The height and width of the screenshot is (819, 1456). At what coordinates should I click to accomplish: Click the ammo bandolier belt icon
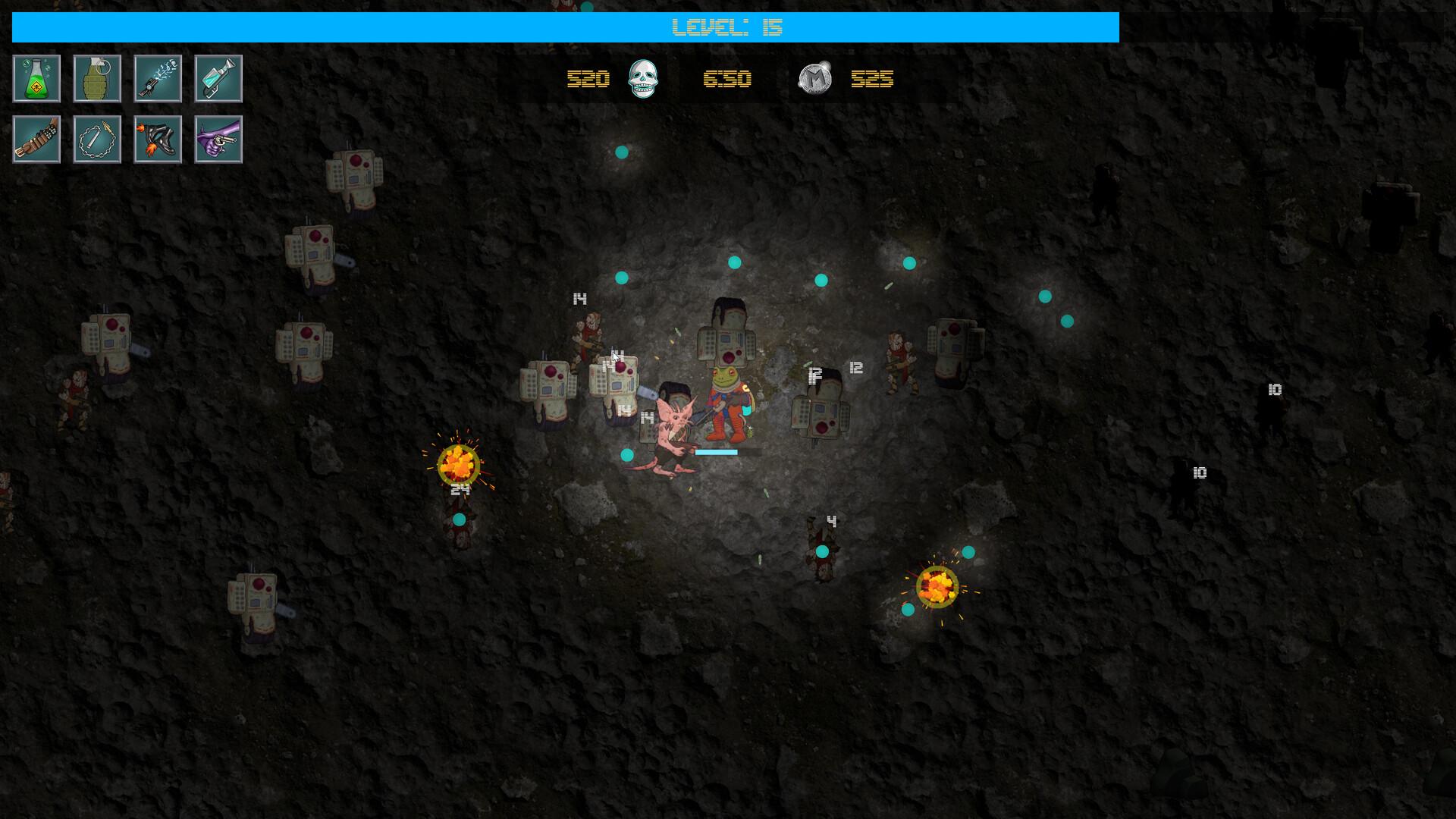[x=36, y=139]
